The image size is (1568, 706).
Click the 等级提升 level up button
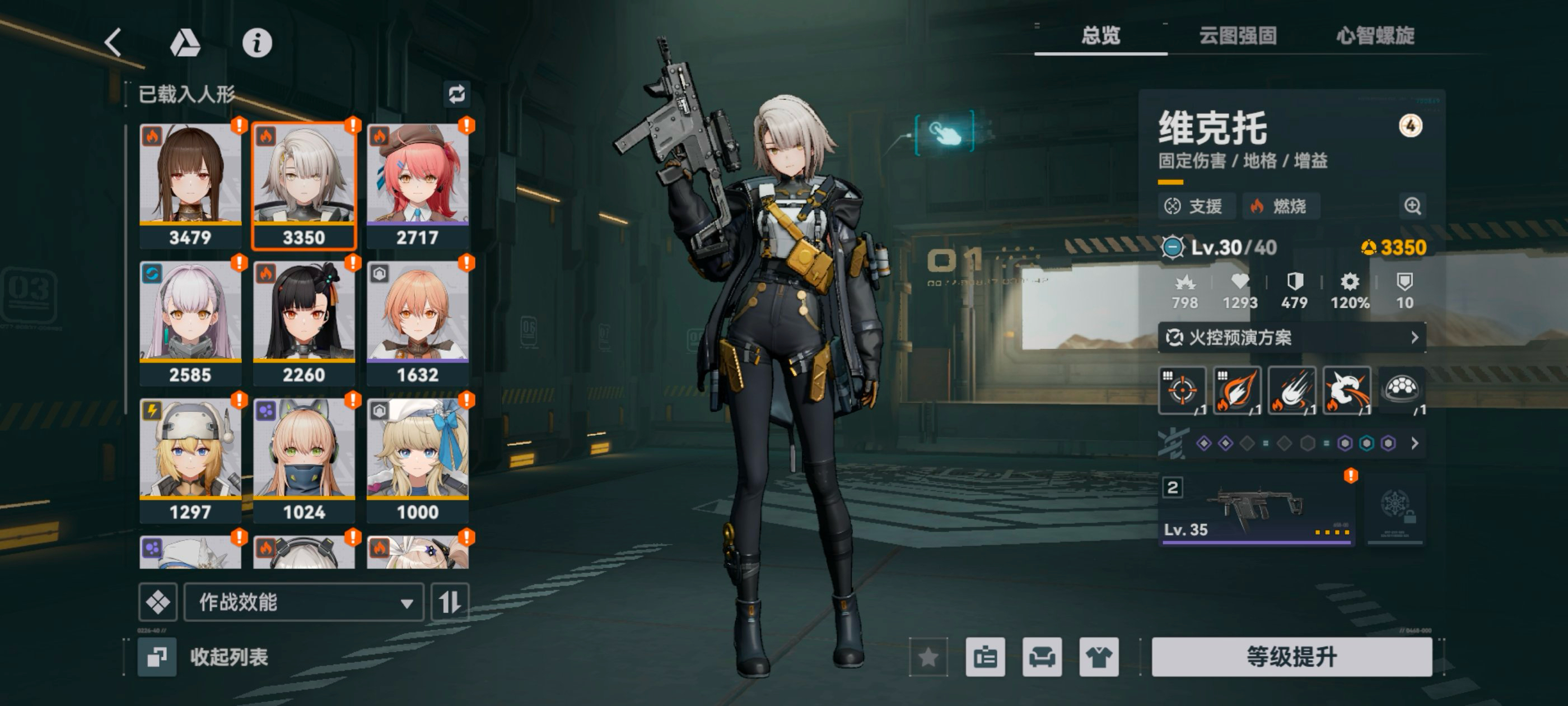tap(1291, 657)
